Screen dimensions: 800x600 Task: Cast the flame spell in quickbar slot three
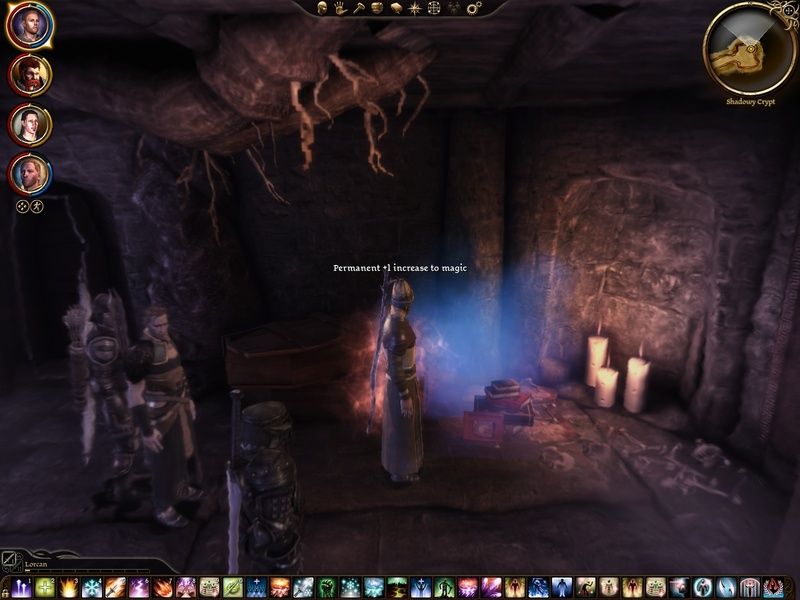pos(69,588)
